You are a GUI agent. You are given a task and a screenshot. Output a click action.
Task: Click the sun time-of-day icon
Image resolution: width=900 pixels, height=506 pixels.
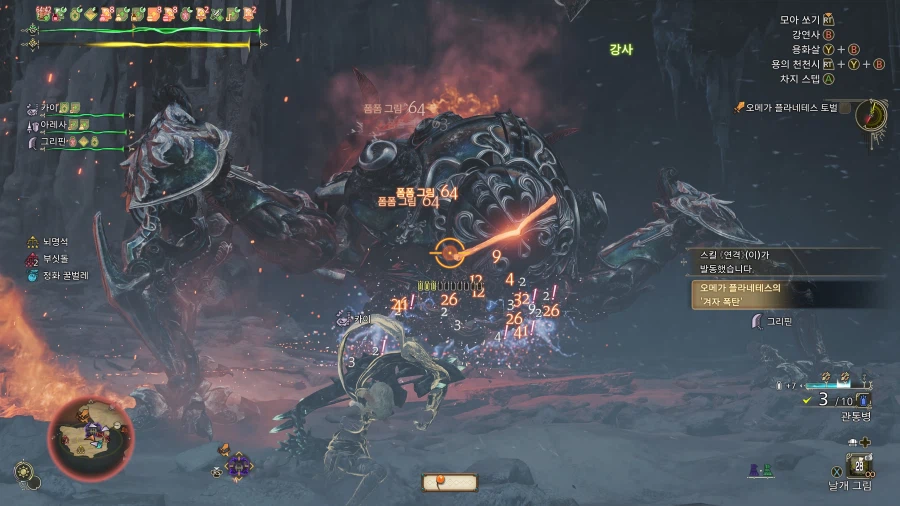tap(22, 470)
